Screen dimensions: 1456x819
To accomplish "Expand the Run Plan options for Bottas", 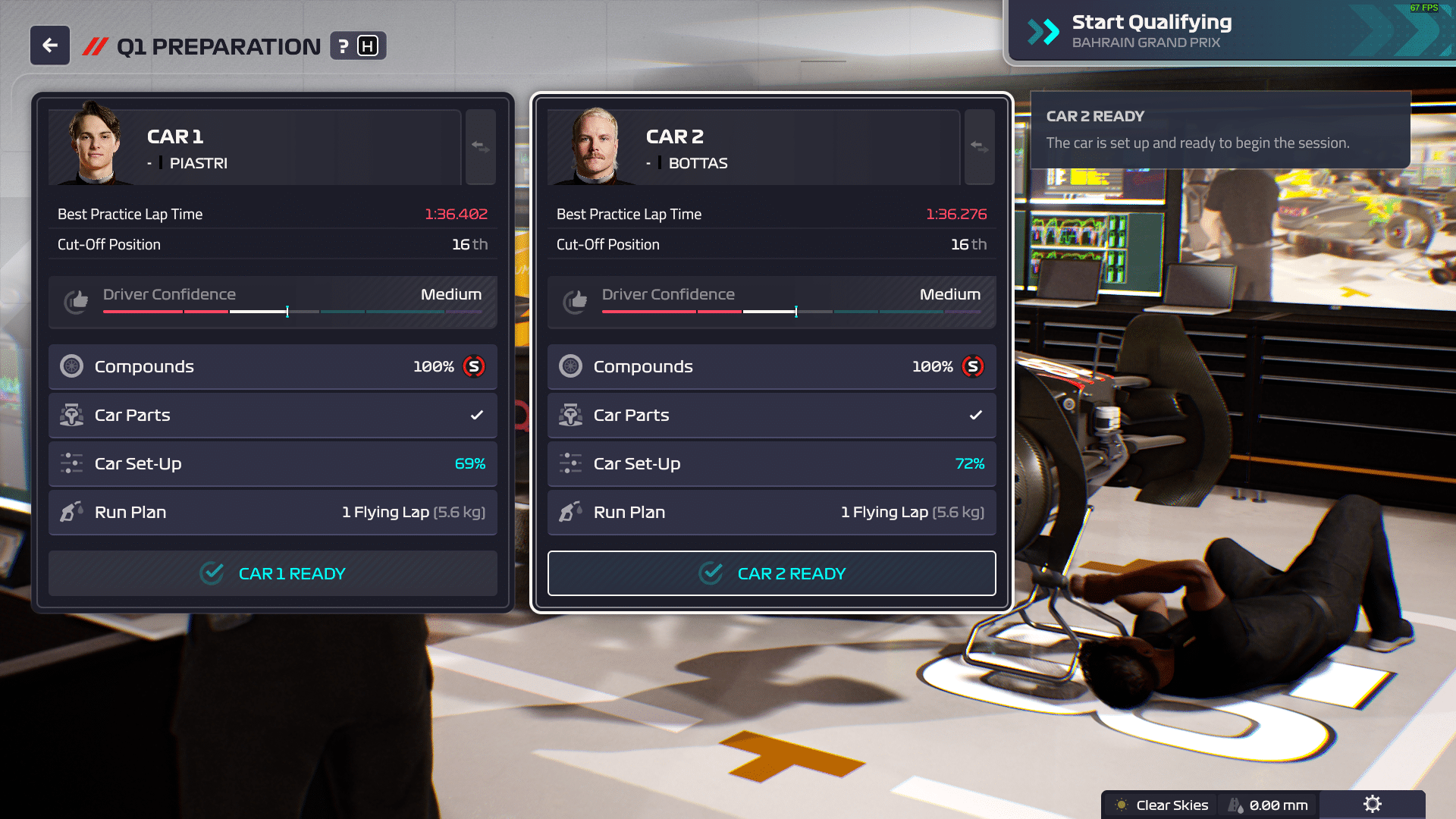I will [771, 512].
